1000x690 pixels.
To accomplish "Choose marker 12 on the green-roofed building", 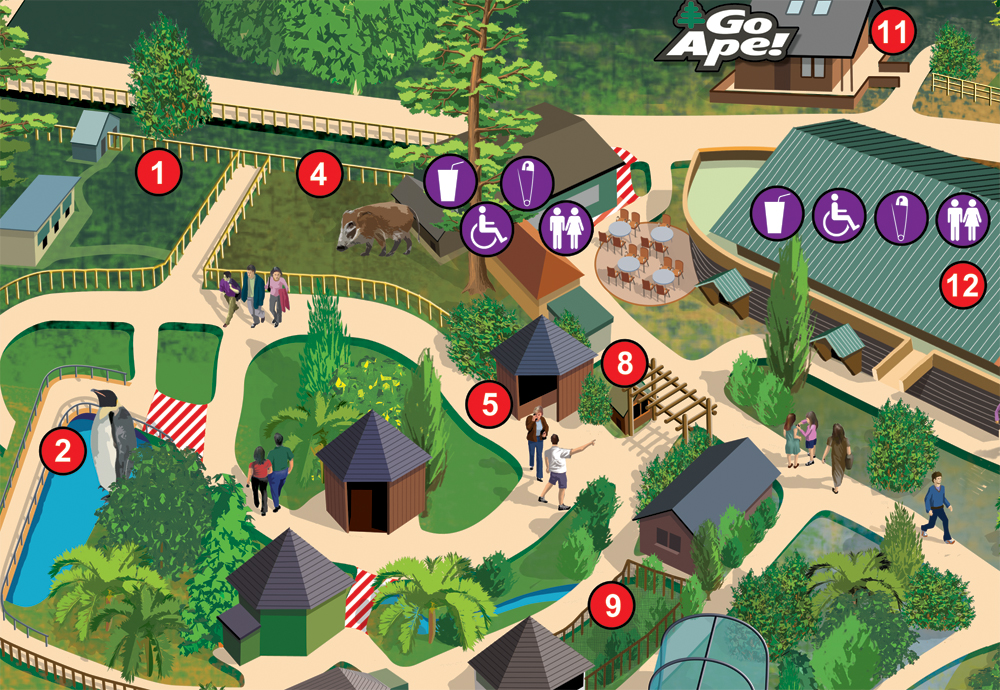I will click(x=964, y=287).
